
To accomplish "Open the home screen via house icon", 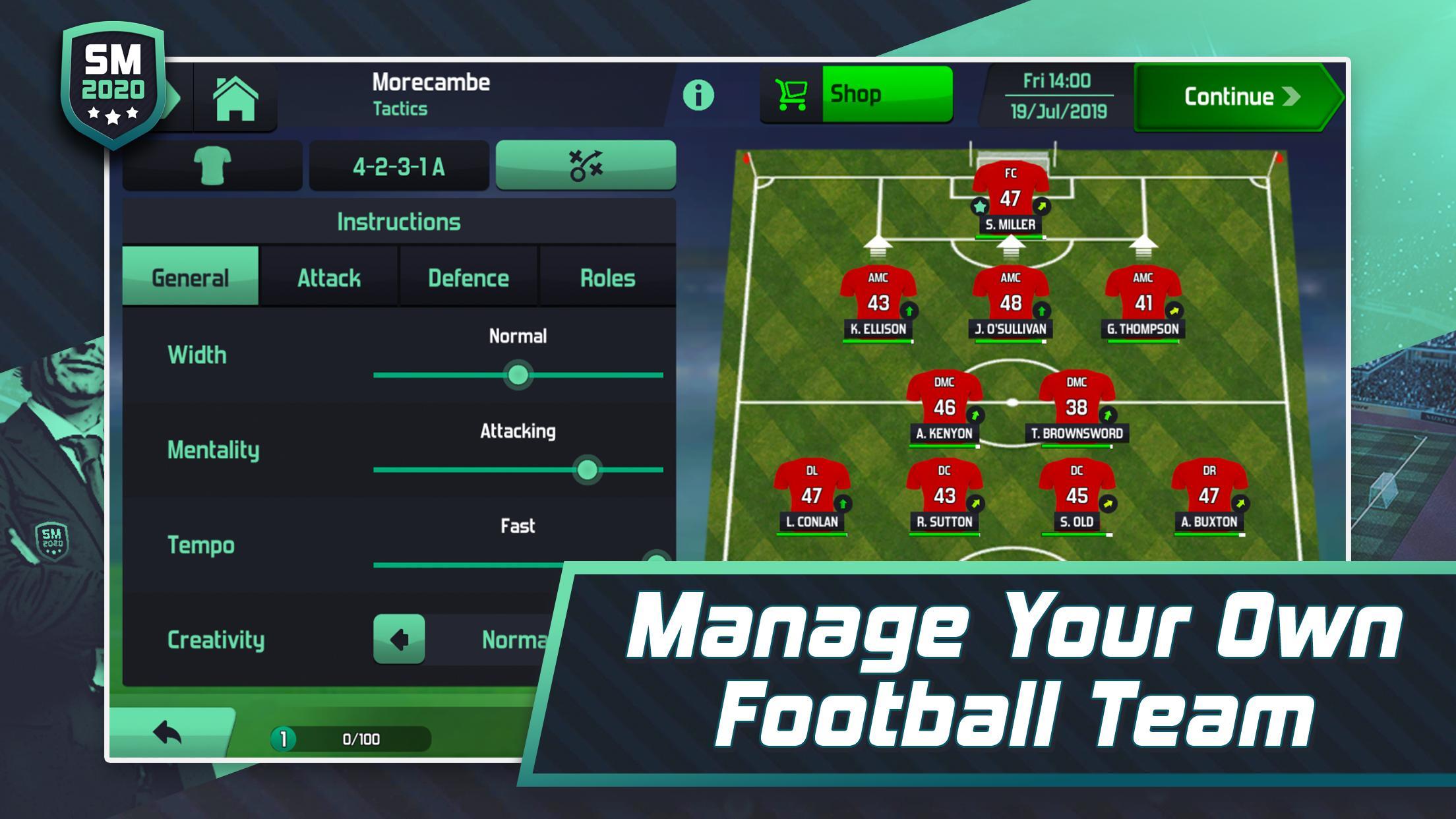I will tap(235, 96).
